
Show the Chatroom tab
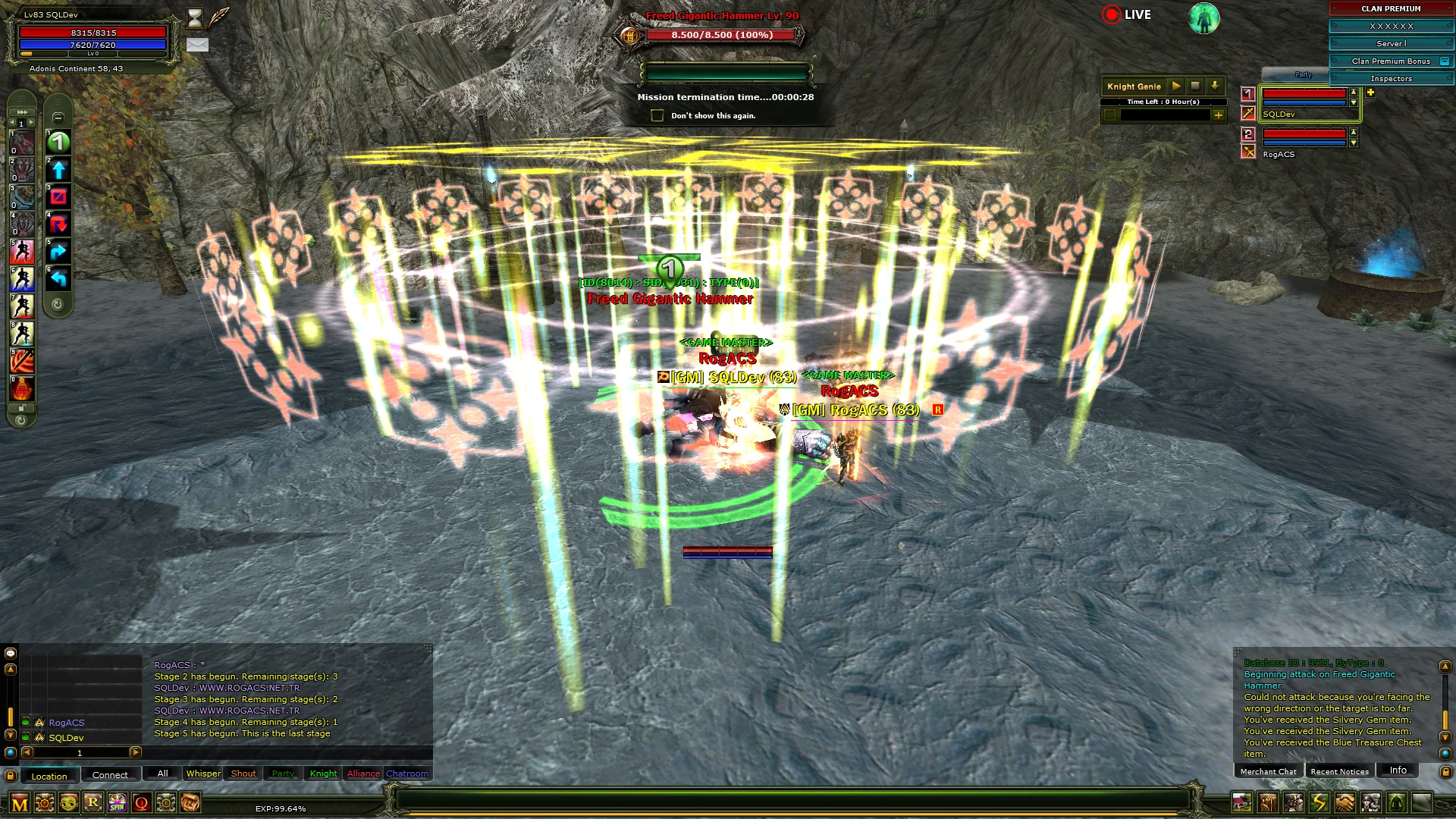pos(407,773)
